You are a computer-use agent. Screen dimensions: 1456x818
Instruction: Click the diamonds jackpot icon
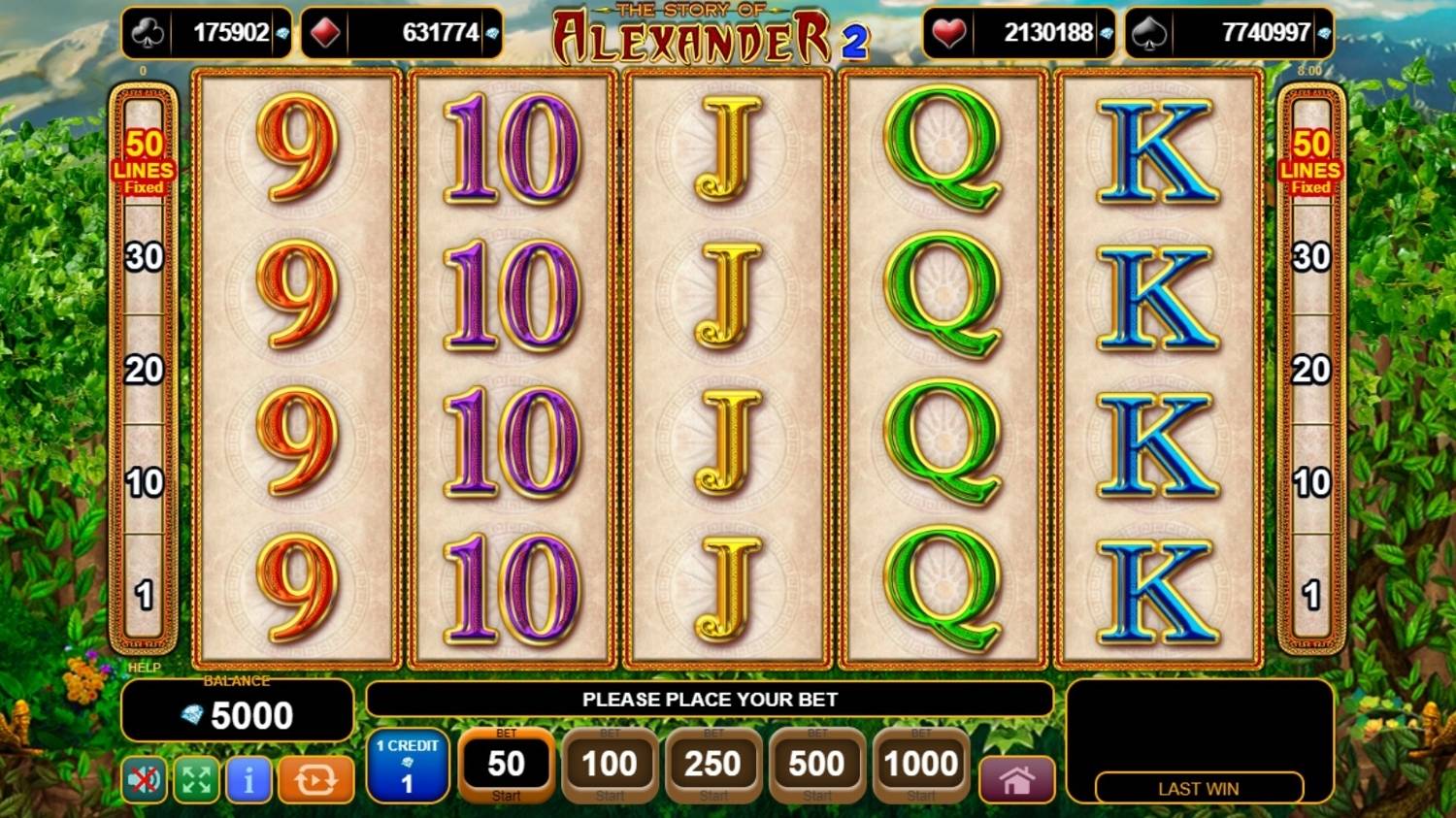[321, 32]
